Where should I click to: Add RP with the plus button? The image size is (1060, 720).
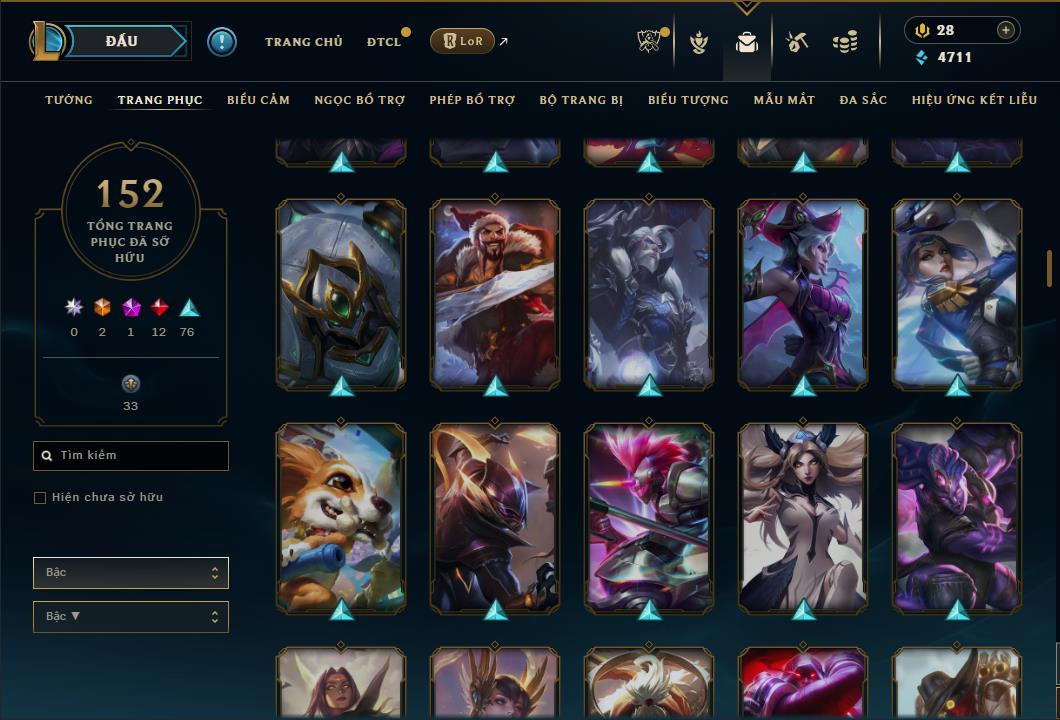tap(1006, 31)
